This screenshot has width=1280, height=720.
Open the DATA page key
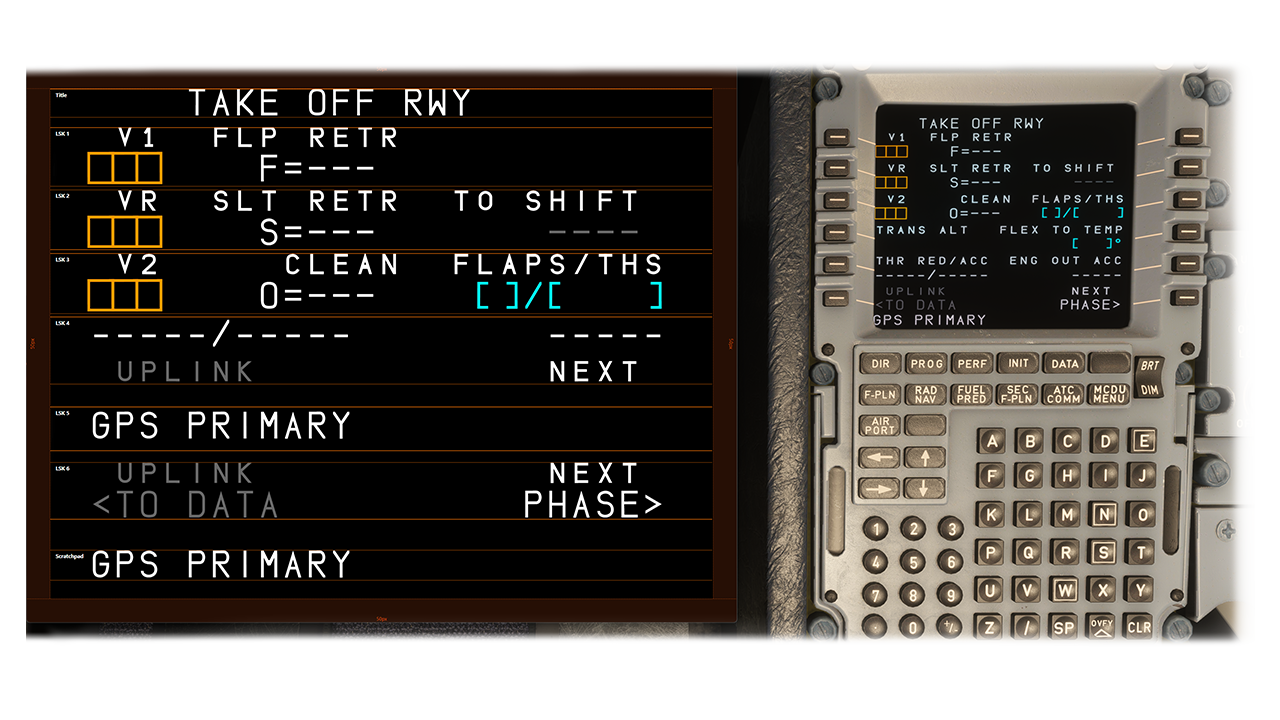[1064, 364]
